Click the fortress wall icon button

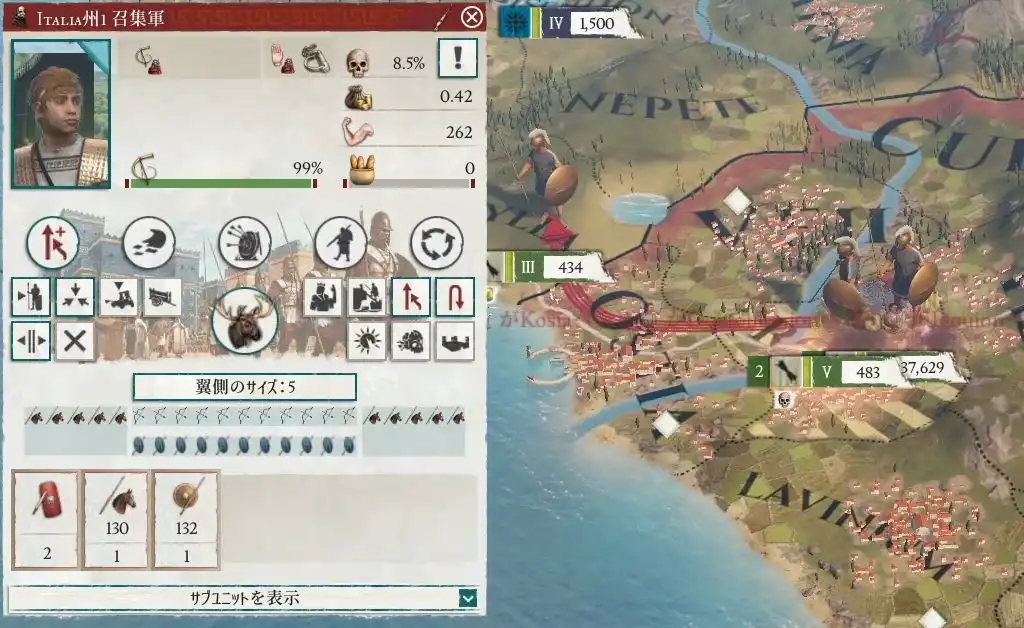tap(455, 341)
